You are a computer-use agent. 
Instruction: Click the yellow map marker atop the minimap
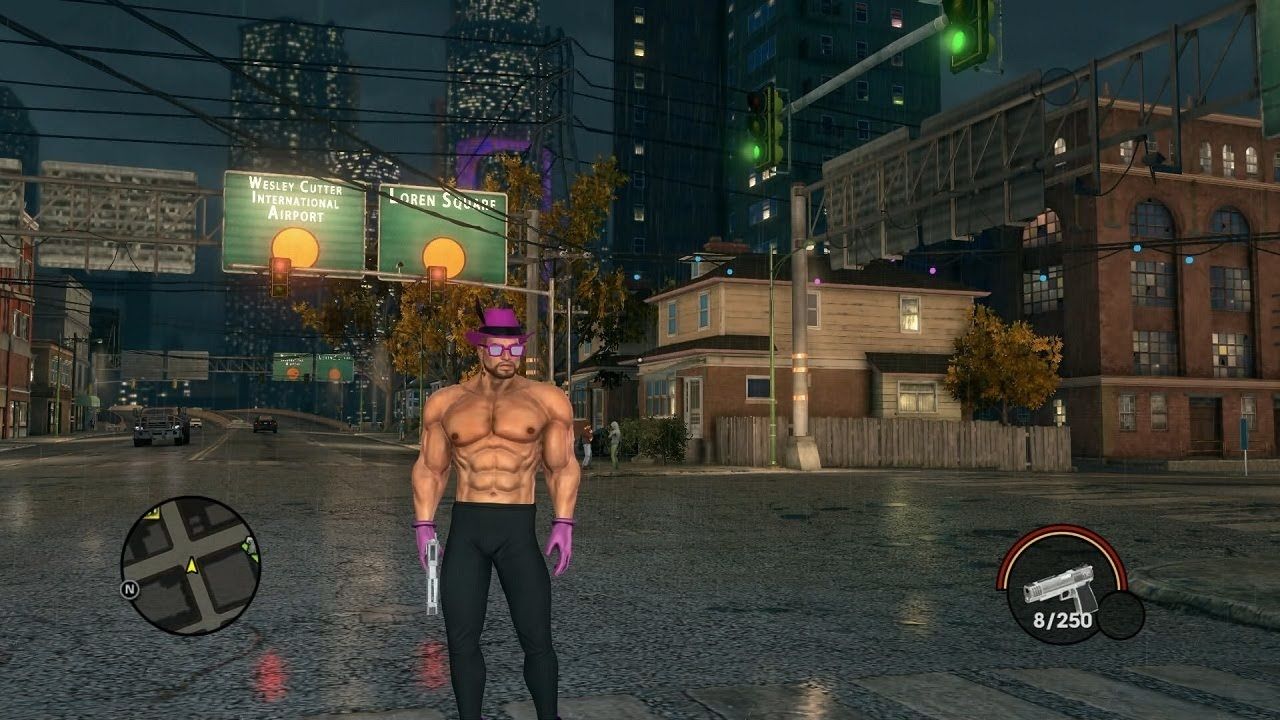(152, 515)
